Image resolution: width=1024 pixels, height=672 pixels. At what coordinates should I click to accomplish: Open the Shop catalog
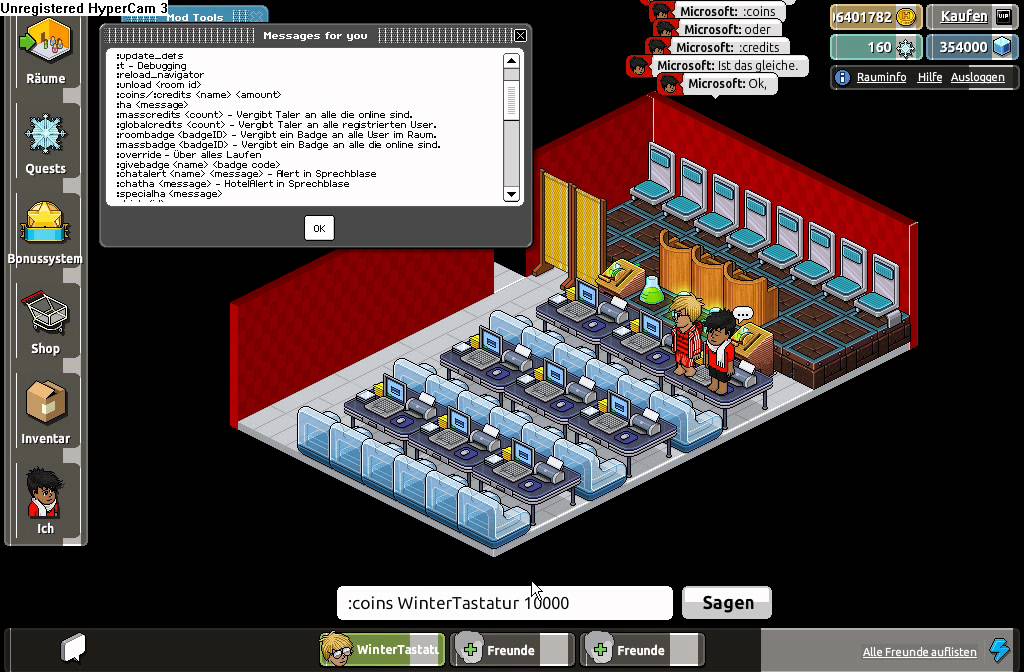[x=45, y=320]
